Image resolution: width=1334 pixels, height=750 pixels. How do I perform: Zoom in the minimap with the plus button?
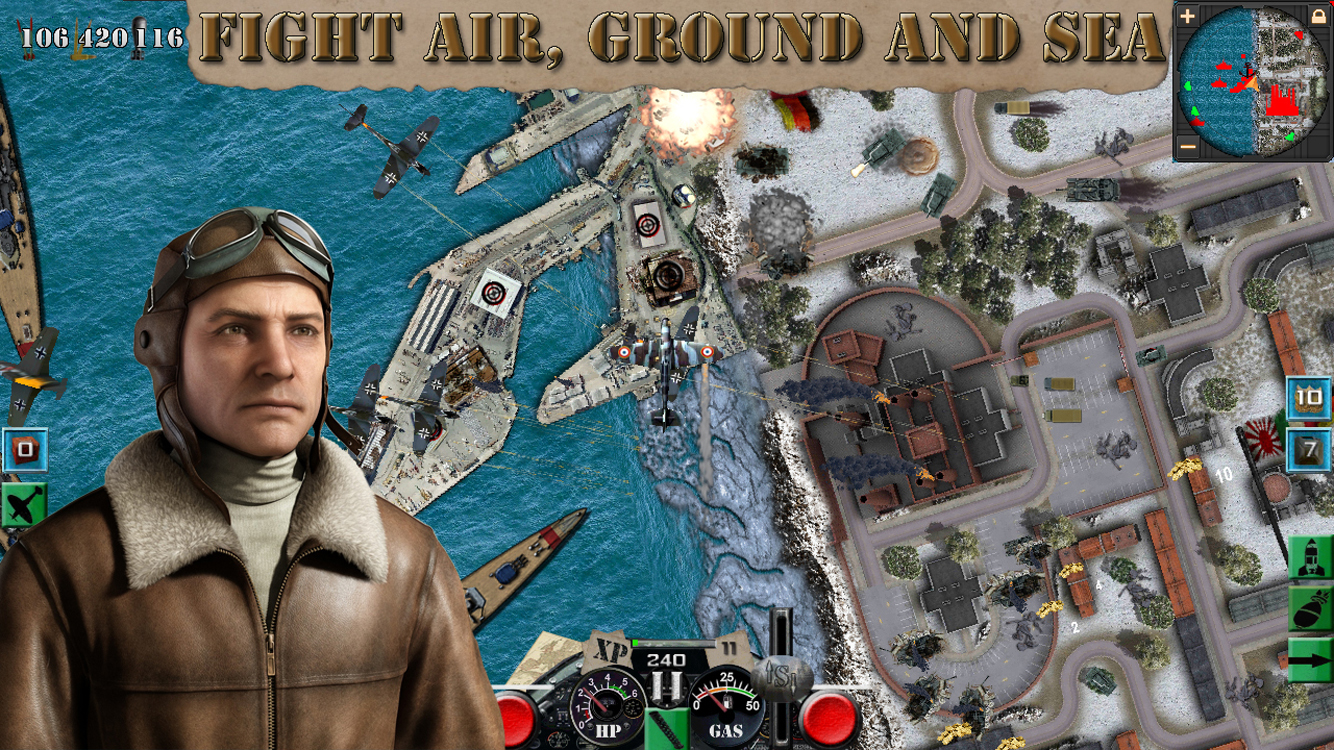tap(1189, 14)
